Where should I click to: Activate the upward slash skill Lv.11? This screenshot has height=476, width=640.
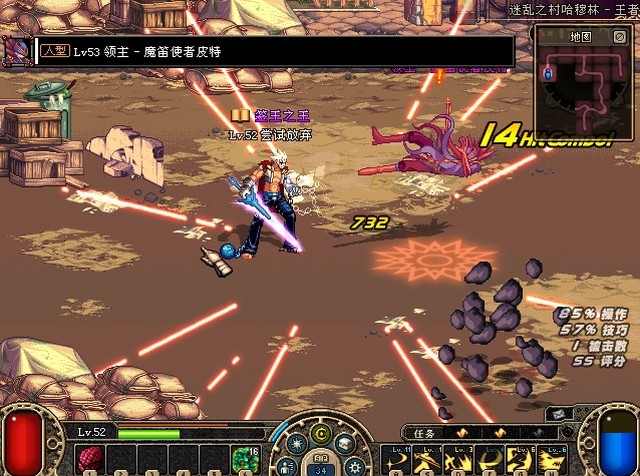tap(398, 461)
